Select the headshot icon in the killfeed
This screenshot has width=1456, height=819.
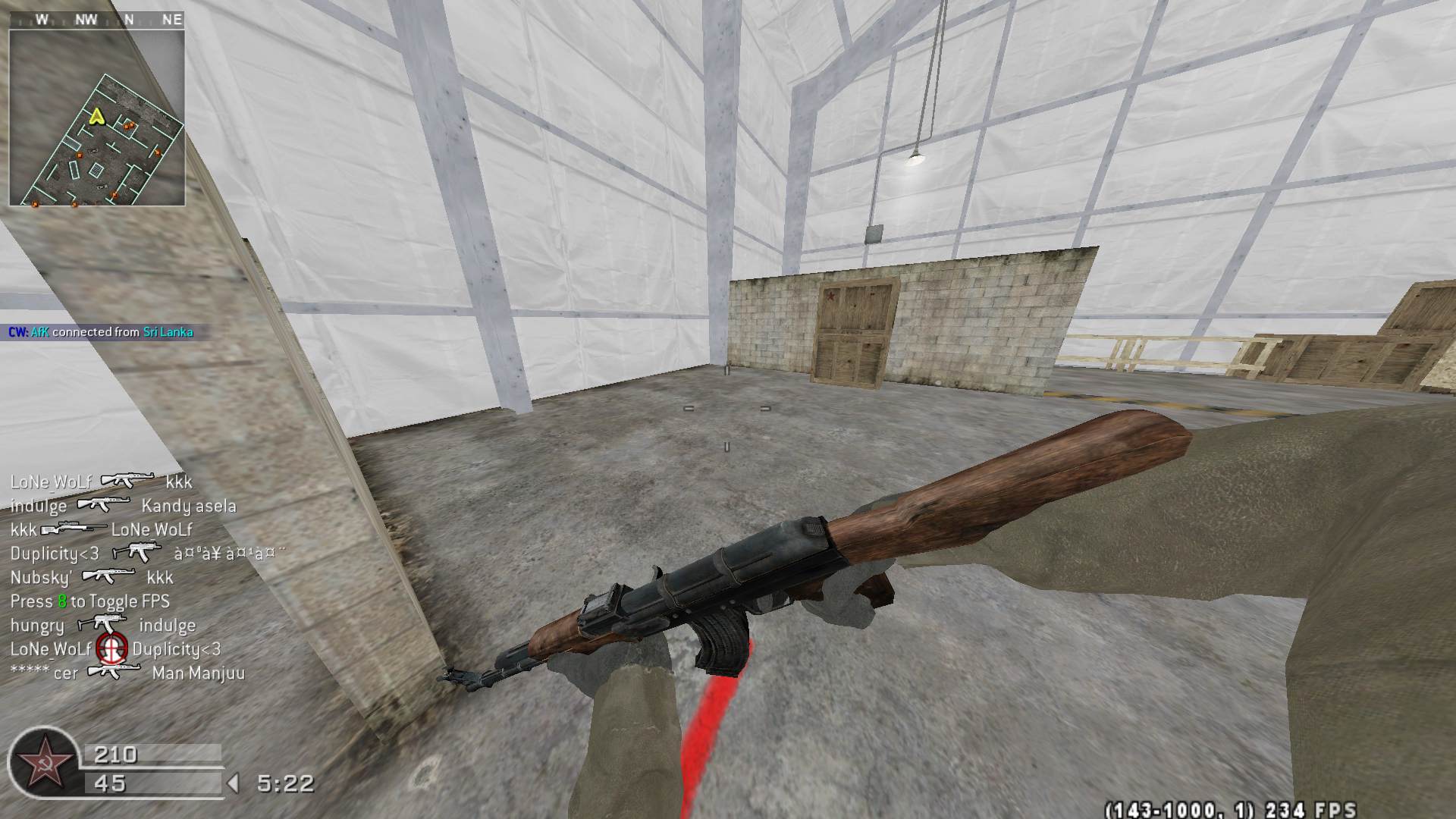[x=111, y=649]
